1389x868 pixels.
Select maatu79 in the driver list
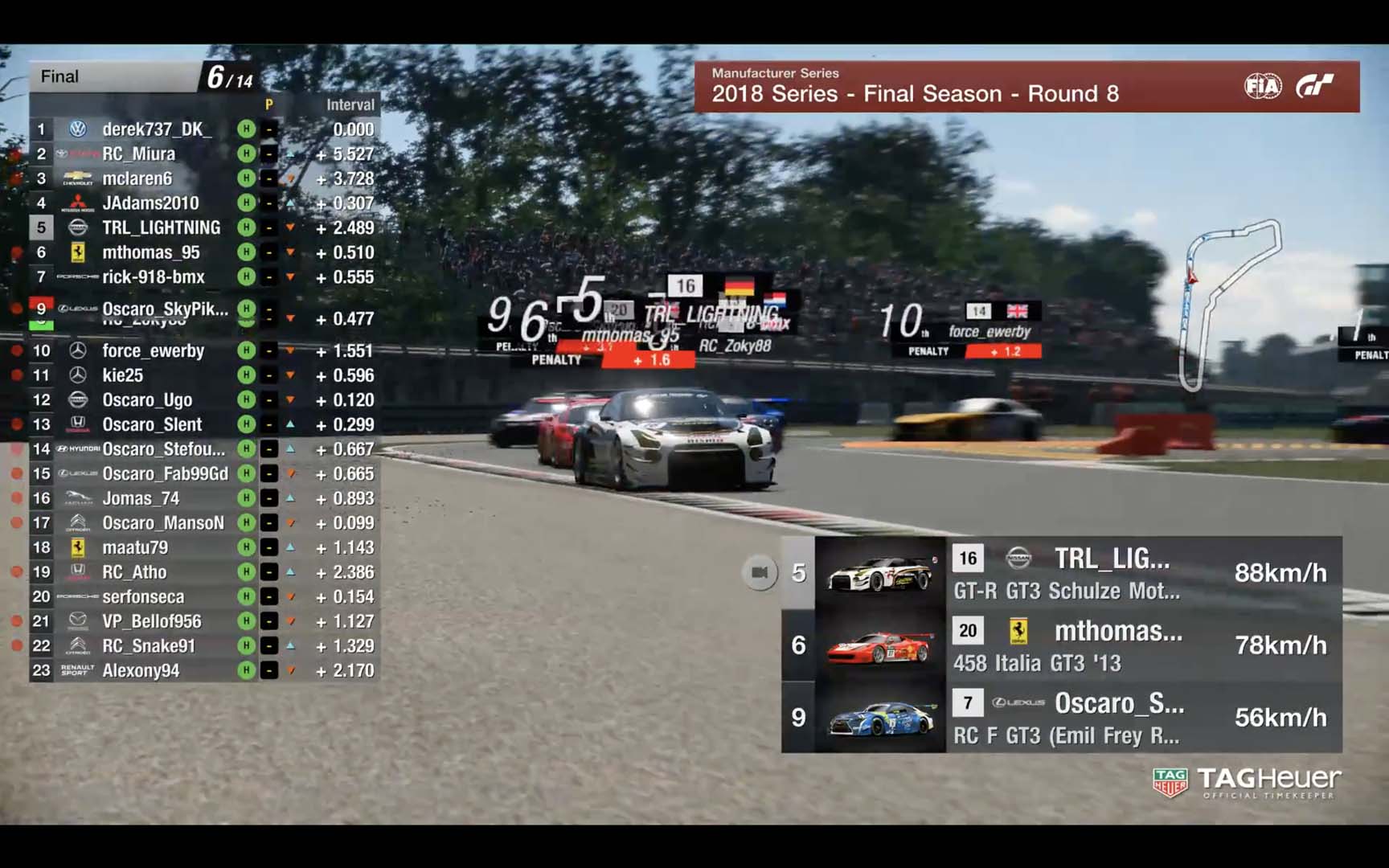coord(135,548)
